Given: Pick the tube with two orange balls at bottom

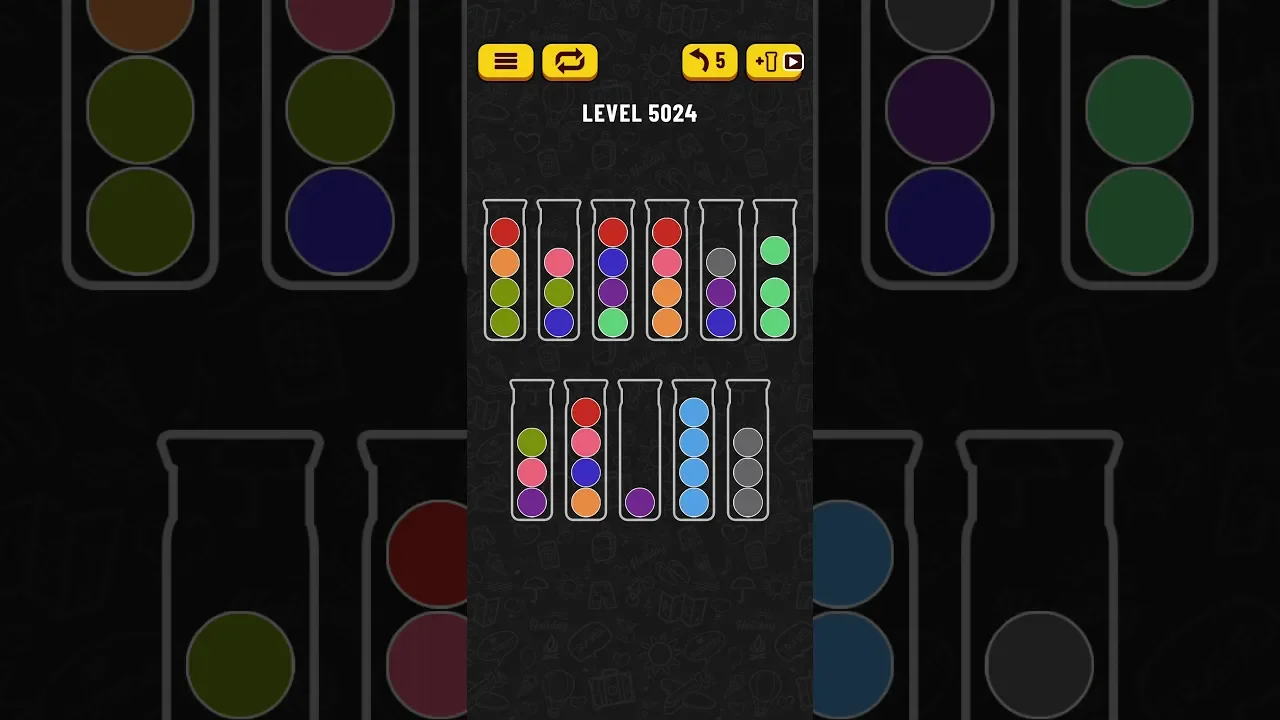Looking at the screenshot, I should pos(667,272).
